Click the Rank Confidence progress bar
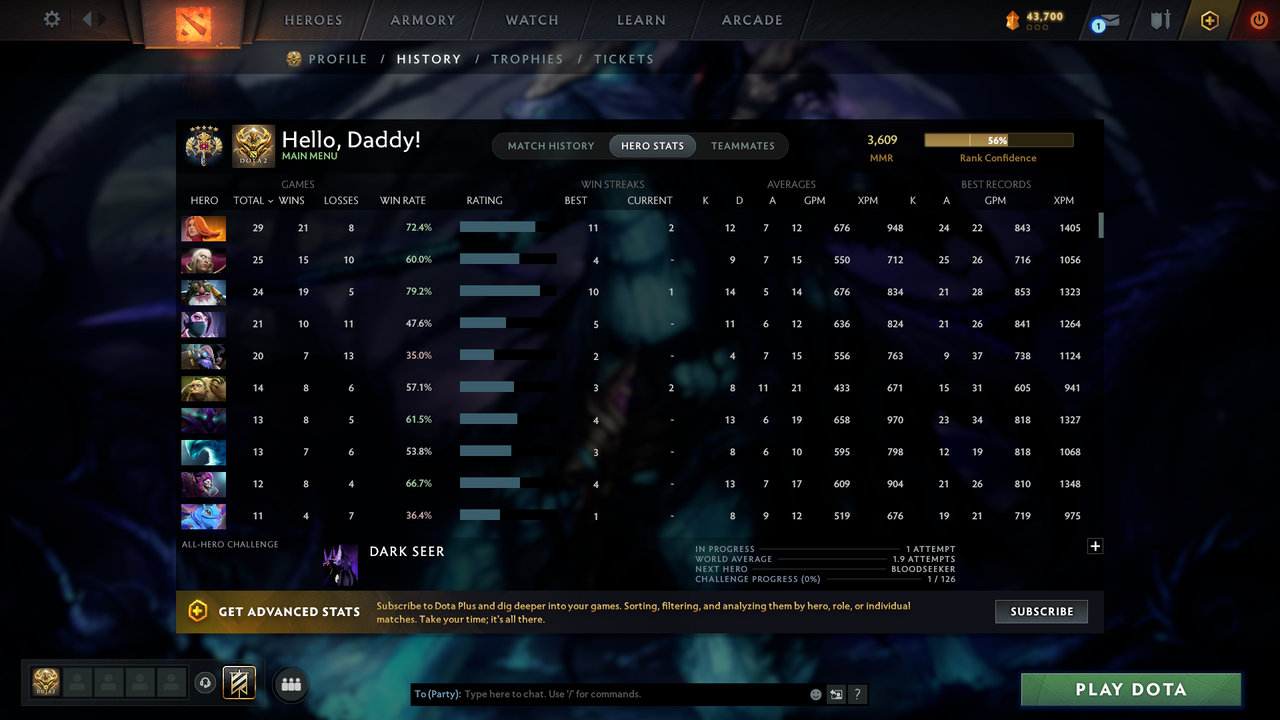1280x720 pixels. click(998, 139)
